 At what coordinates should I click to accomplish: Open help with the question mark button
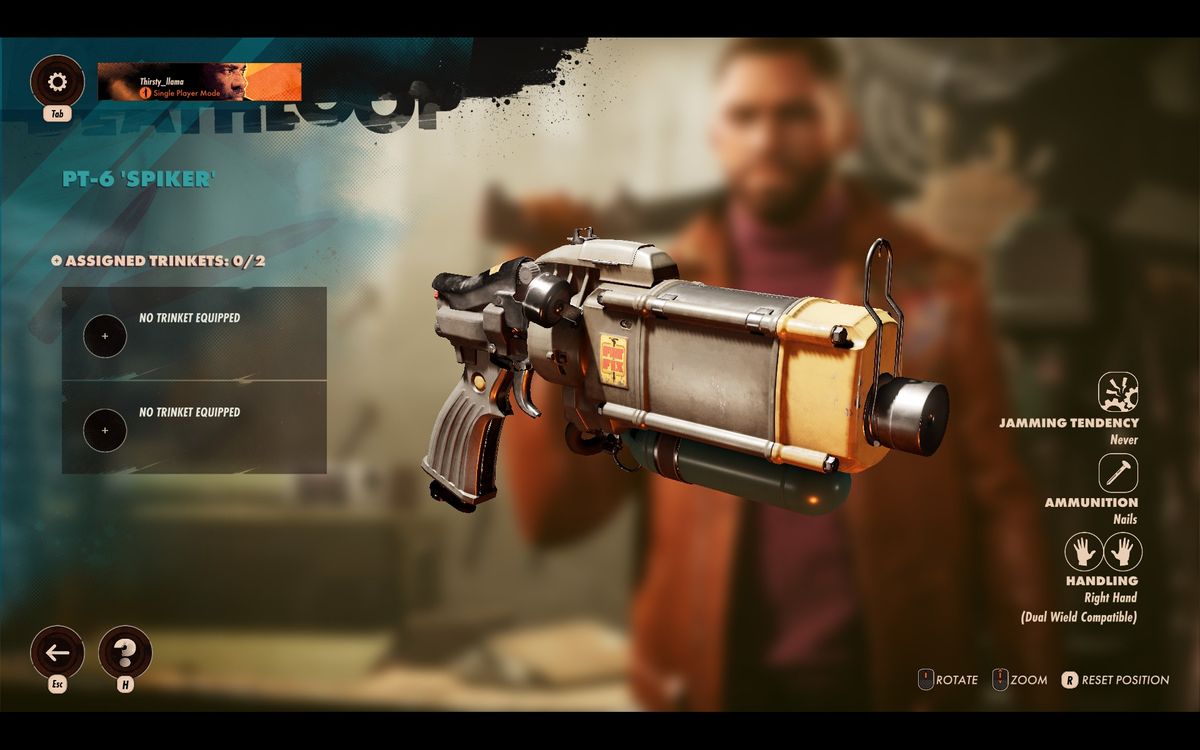pos(125,653)
